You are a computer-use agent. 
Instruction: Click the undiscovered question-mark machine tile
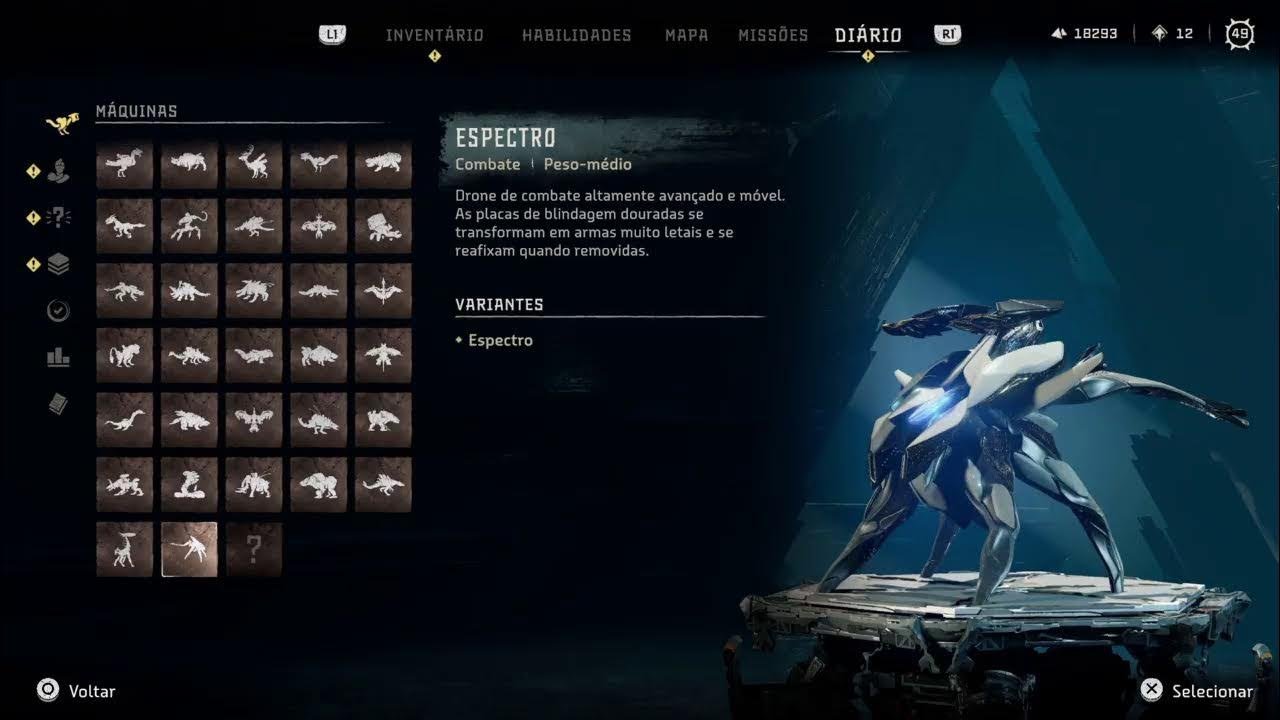[x=254, y=549]
